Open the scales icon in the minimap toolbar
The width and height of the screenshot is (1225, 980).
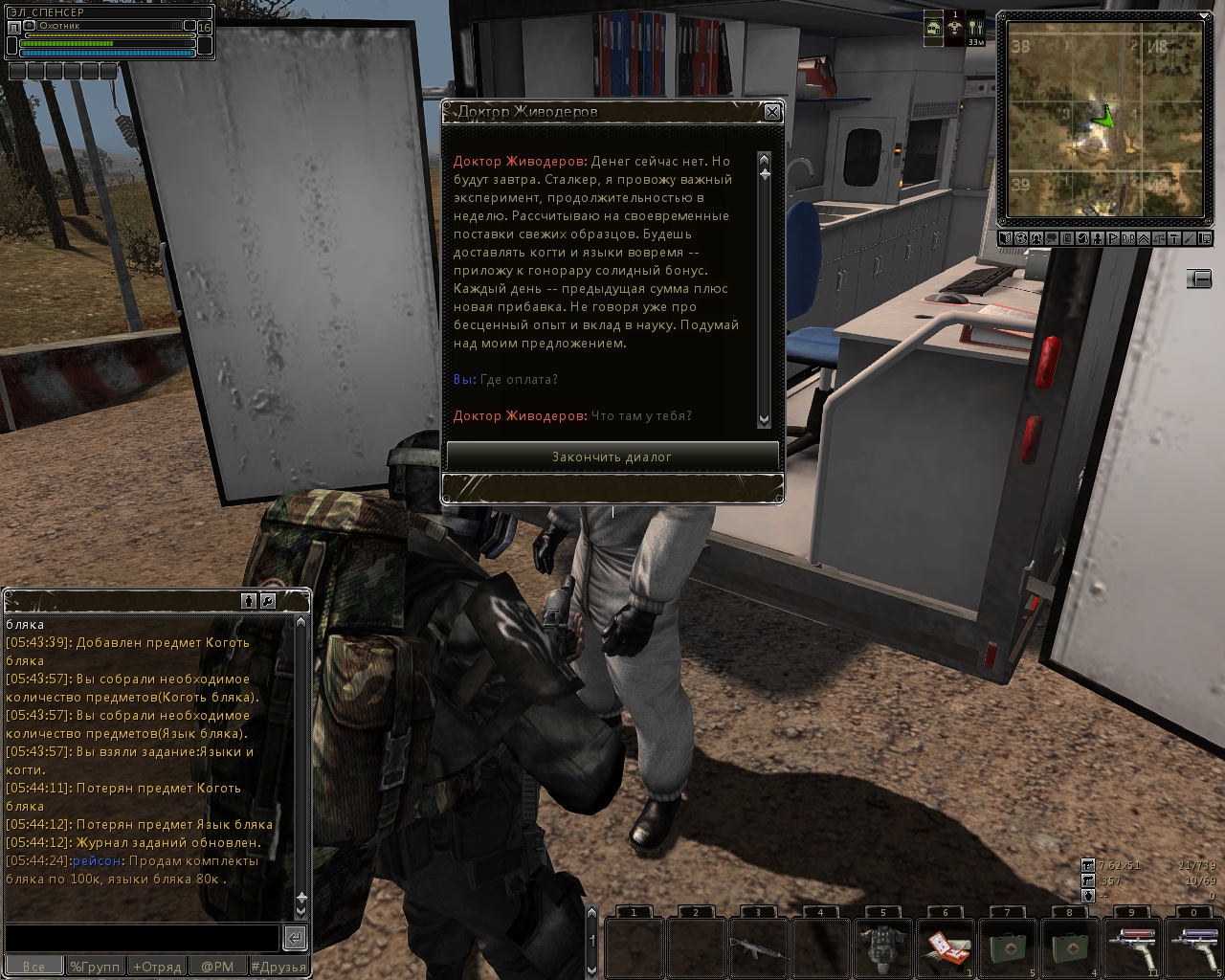(1159, 238)
